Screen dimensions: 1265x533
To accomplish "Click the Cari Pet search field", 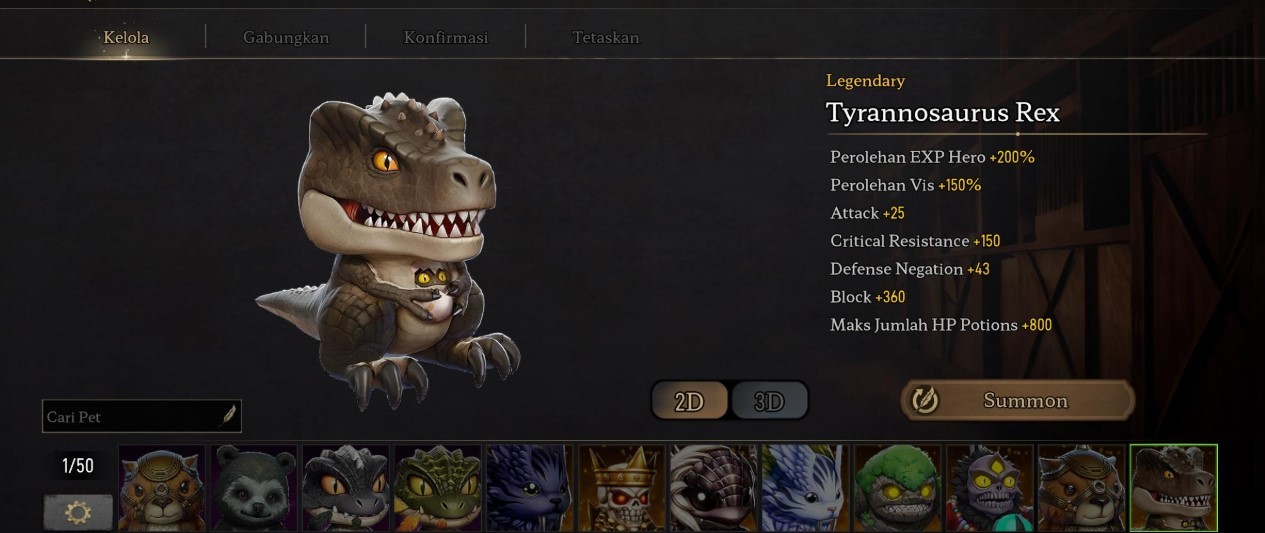I will tap(130, 416).
